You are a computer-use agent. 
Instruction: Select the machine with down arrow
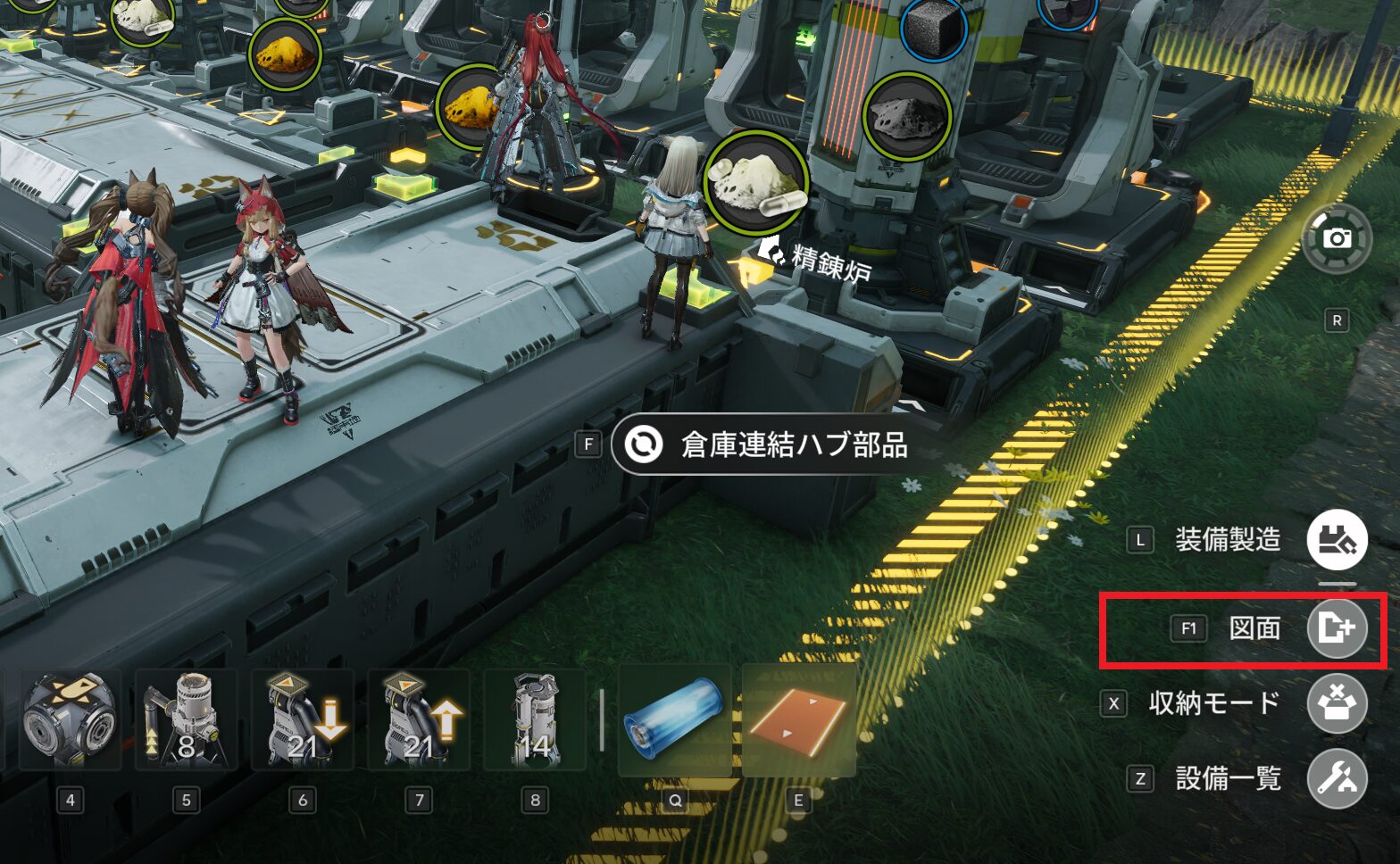[x=303, y=721]
